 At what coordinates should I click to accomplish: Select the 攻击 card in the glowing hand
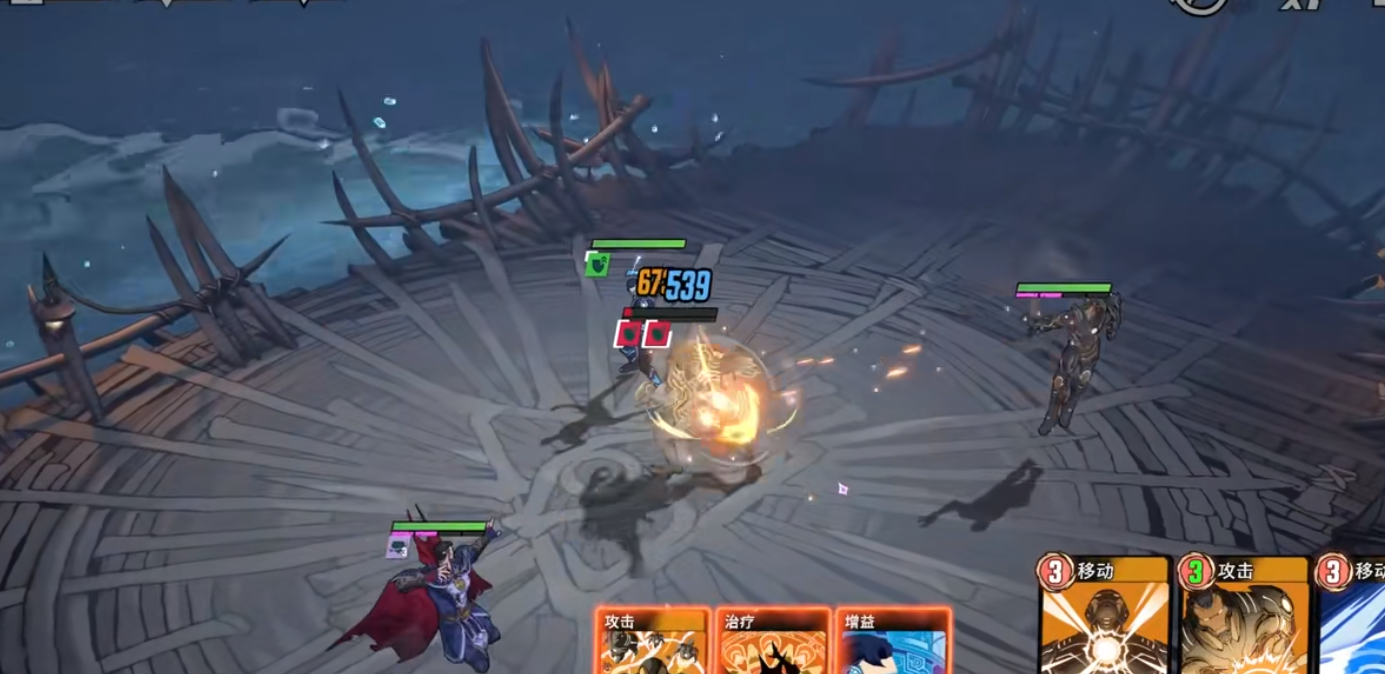[x=651, y=643]
